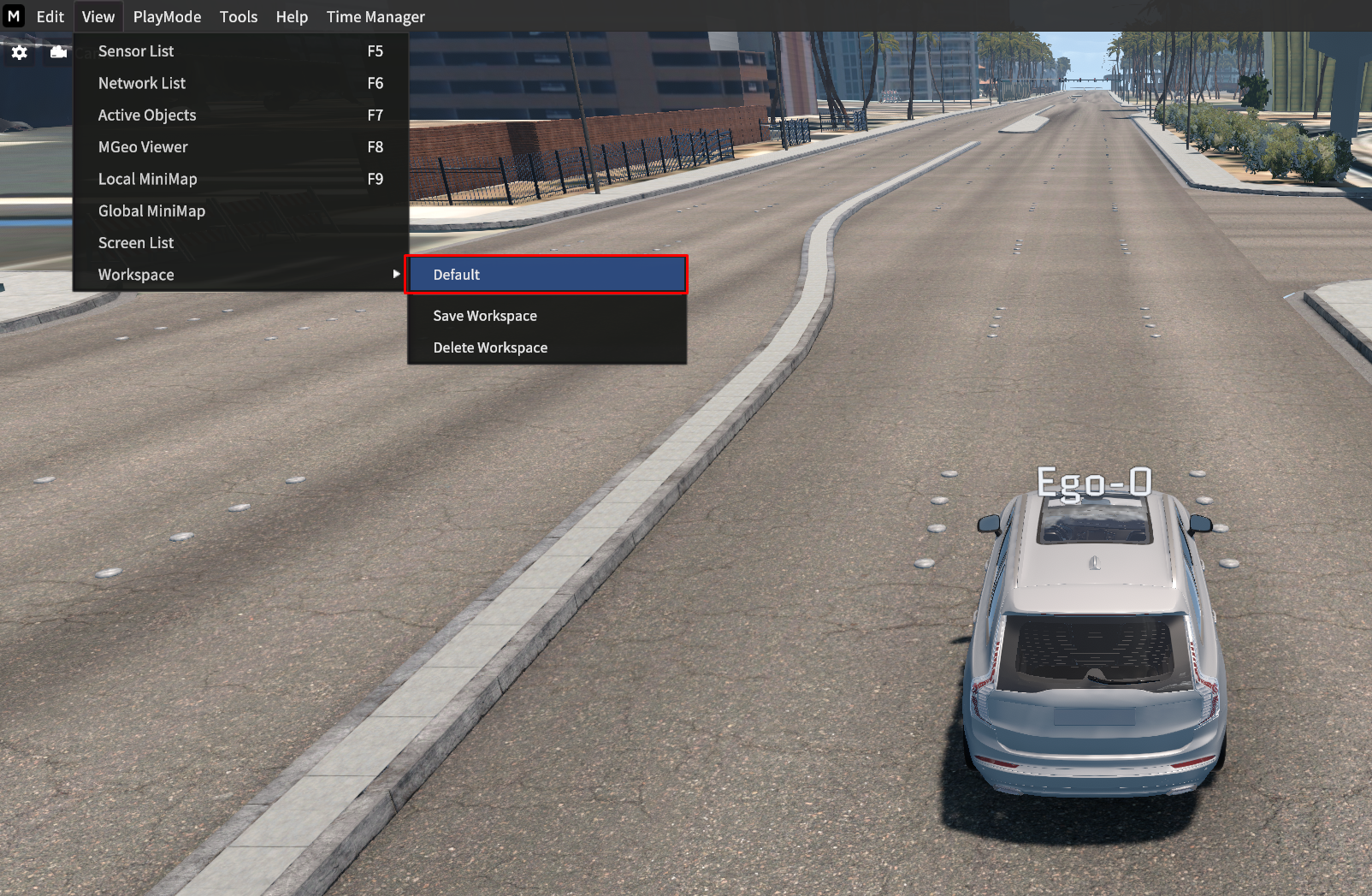Open the Tools menu

238,17
